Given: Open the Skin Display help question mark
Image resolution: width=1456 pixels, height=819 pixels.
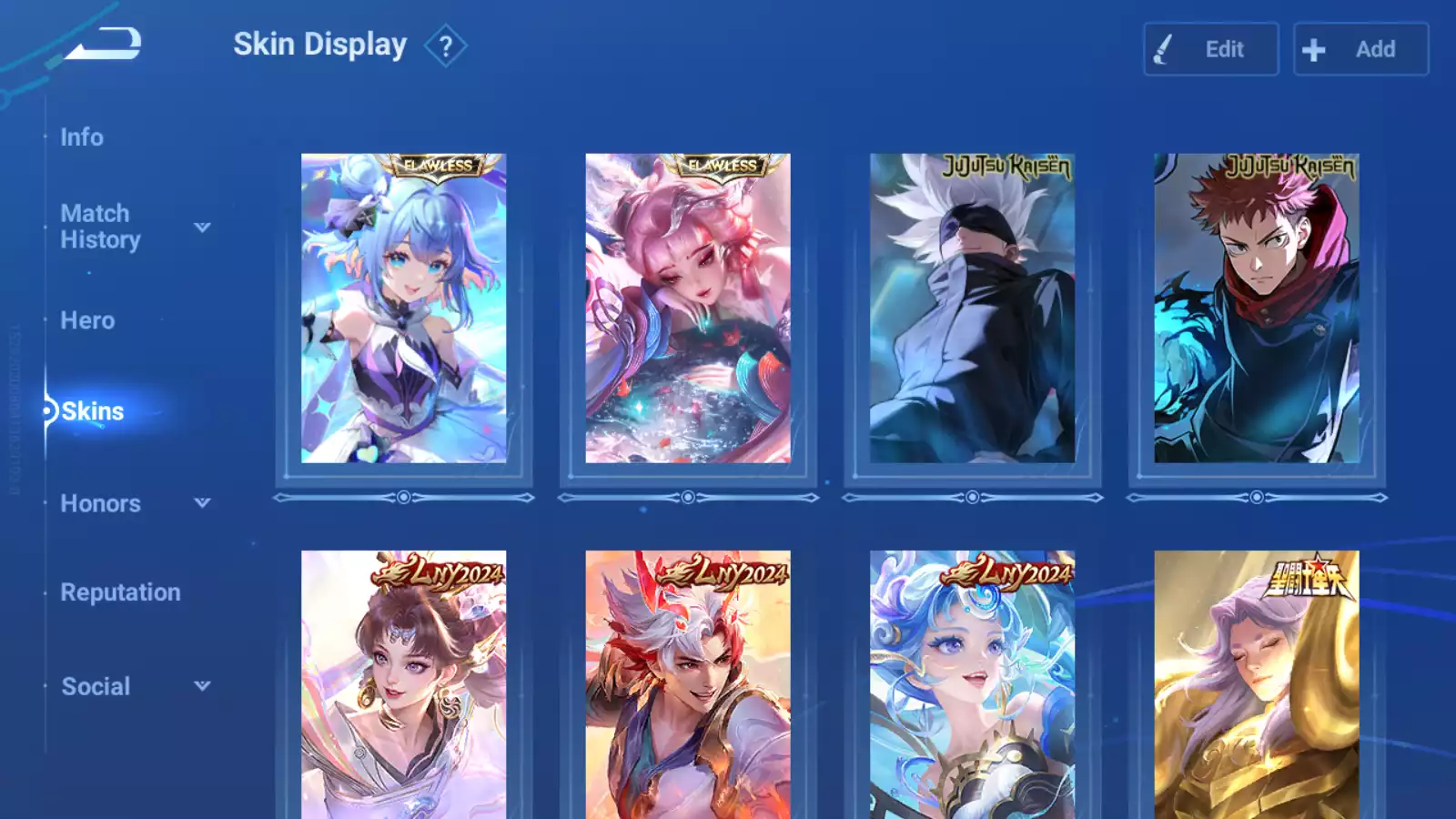Looking at the screenshot, I should (x=445, y=46).
